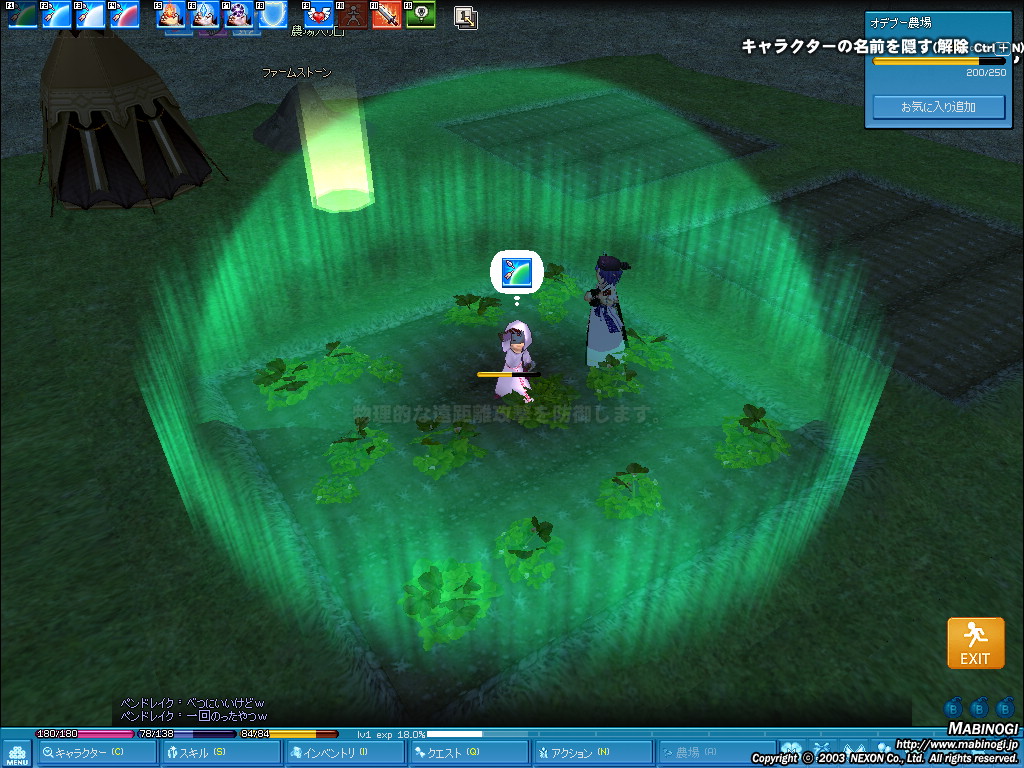Activate the flaming sword skill
Viewport: 1024px width, 768px height.
tap(387, 15)
